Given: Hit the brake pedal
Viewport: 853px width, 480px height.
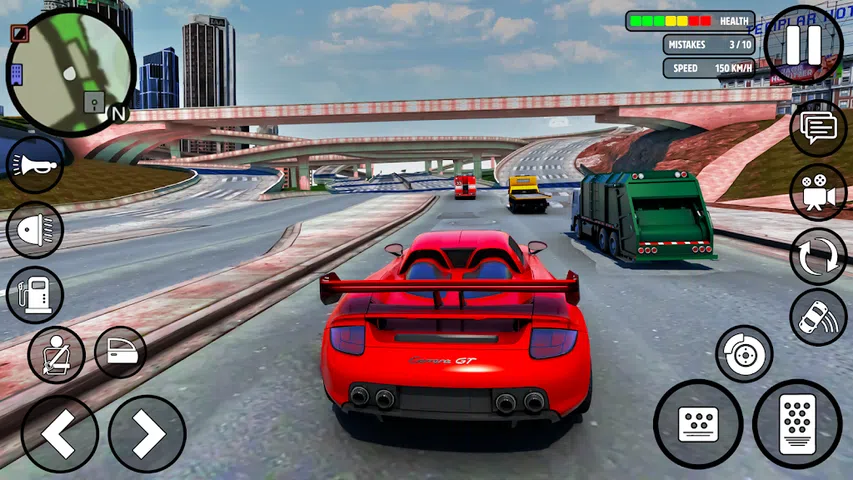Looking at the screenshot, I should 697,424.
